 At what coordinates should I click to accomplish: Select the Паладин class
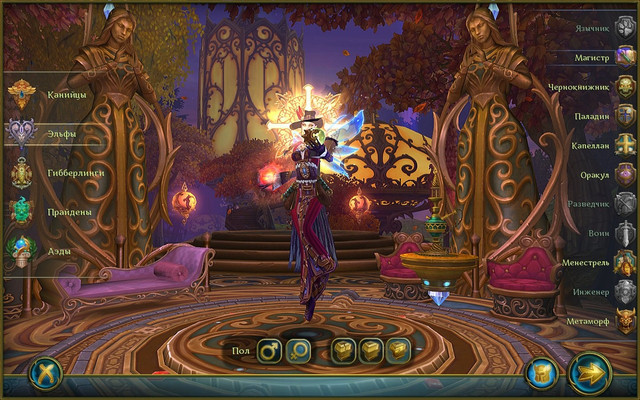coord(625,115)
